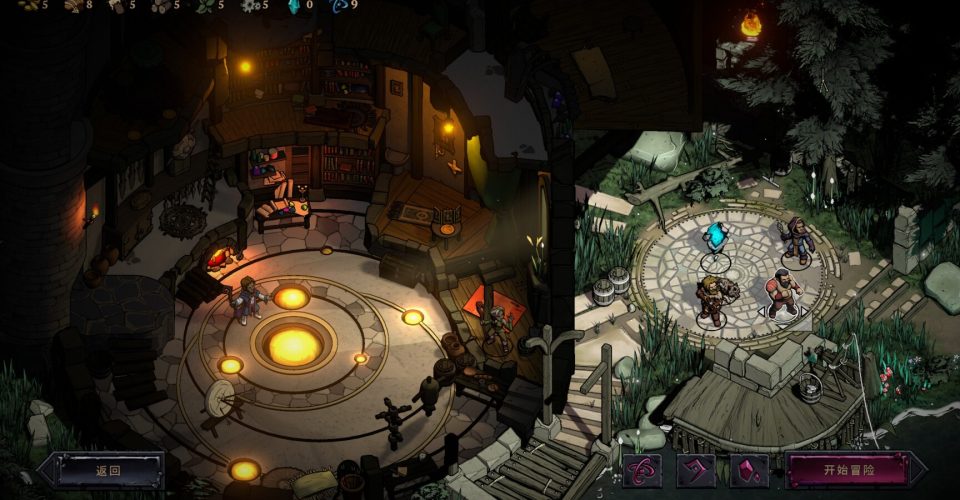Image resolution: width=960 pixels, height=500 pixels.
Task: Choose the hooded purple-cloaked hero in the party
Action: tap(796, 241)
